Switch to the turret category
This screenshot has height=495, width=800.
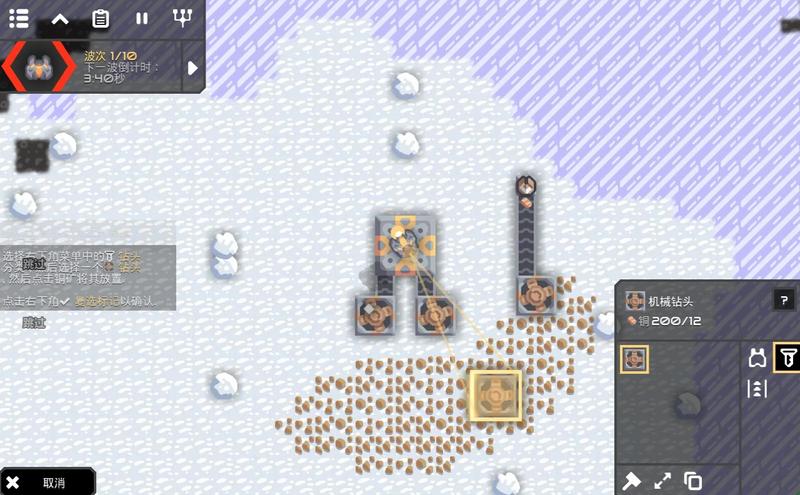(757, 358)
